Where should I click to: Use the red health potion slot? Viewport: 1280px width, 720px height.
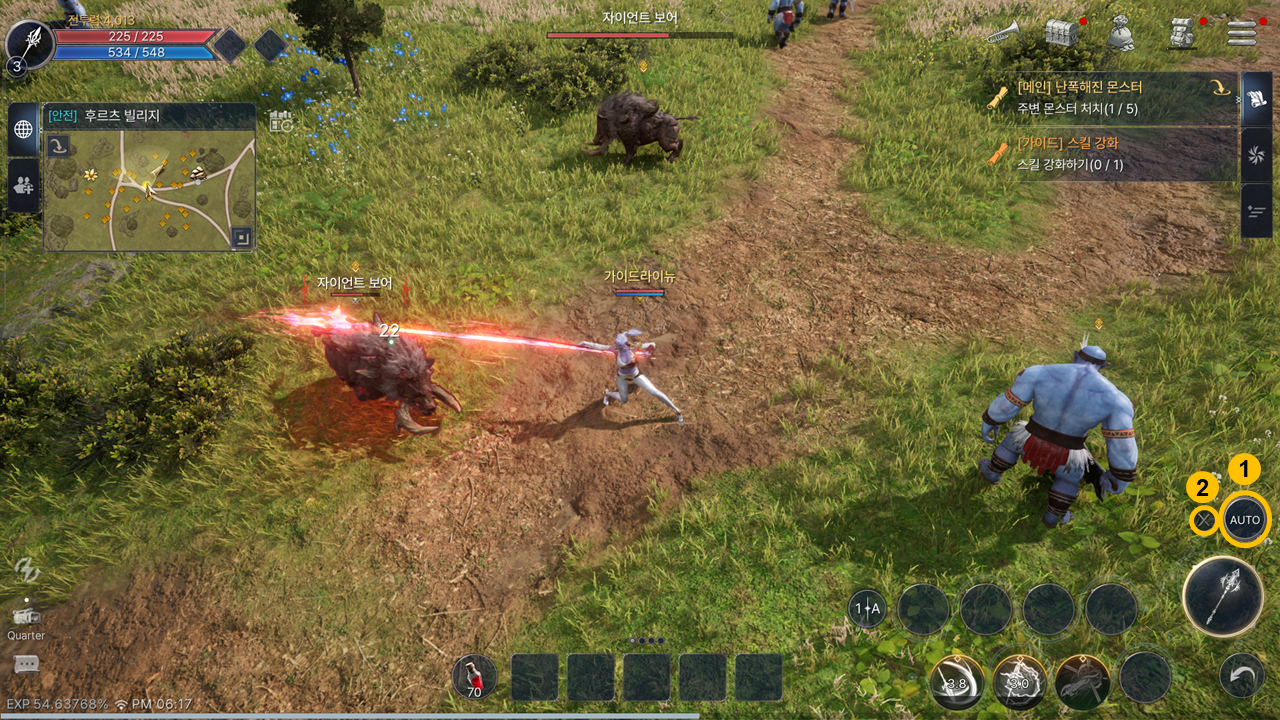pos(474,677)
